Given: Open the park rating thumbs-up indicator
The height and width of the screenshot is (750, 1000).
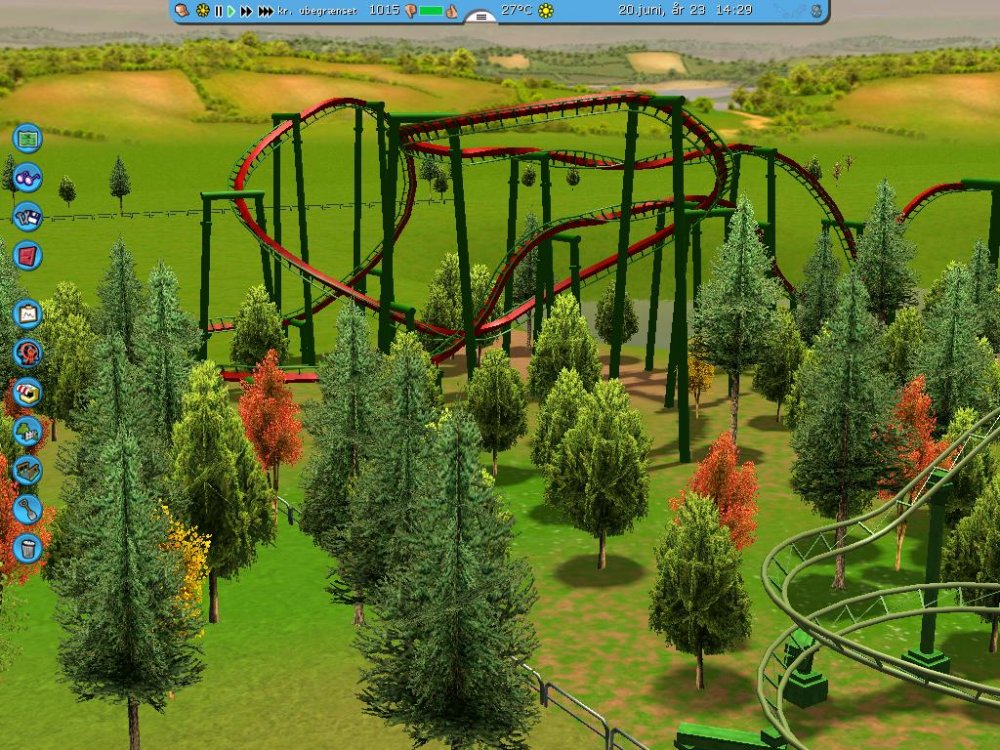Looking at the screenshot, I should (451, 11).
